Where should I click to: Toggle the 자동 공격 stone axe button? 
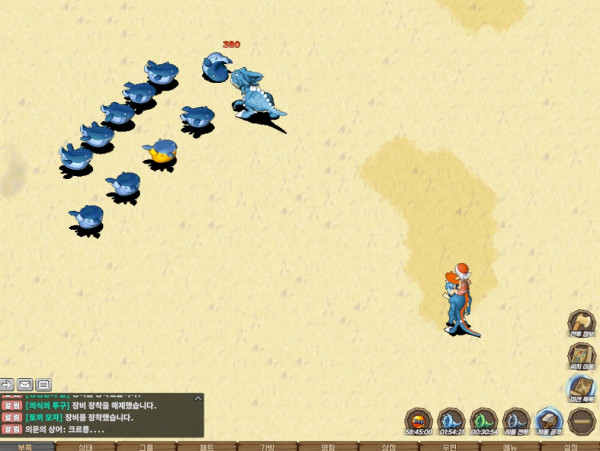pyautogui.click(x=548, y=420)
